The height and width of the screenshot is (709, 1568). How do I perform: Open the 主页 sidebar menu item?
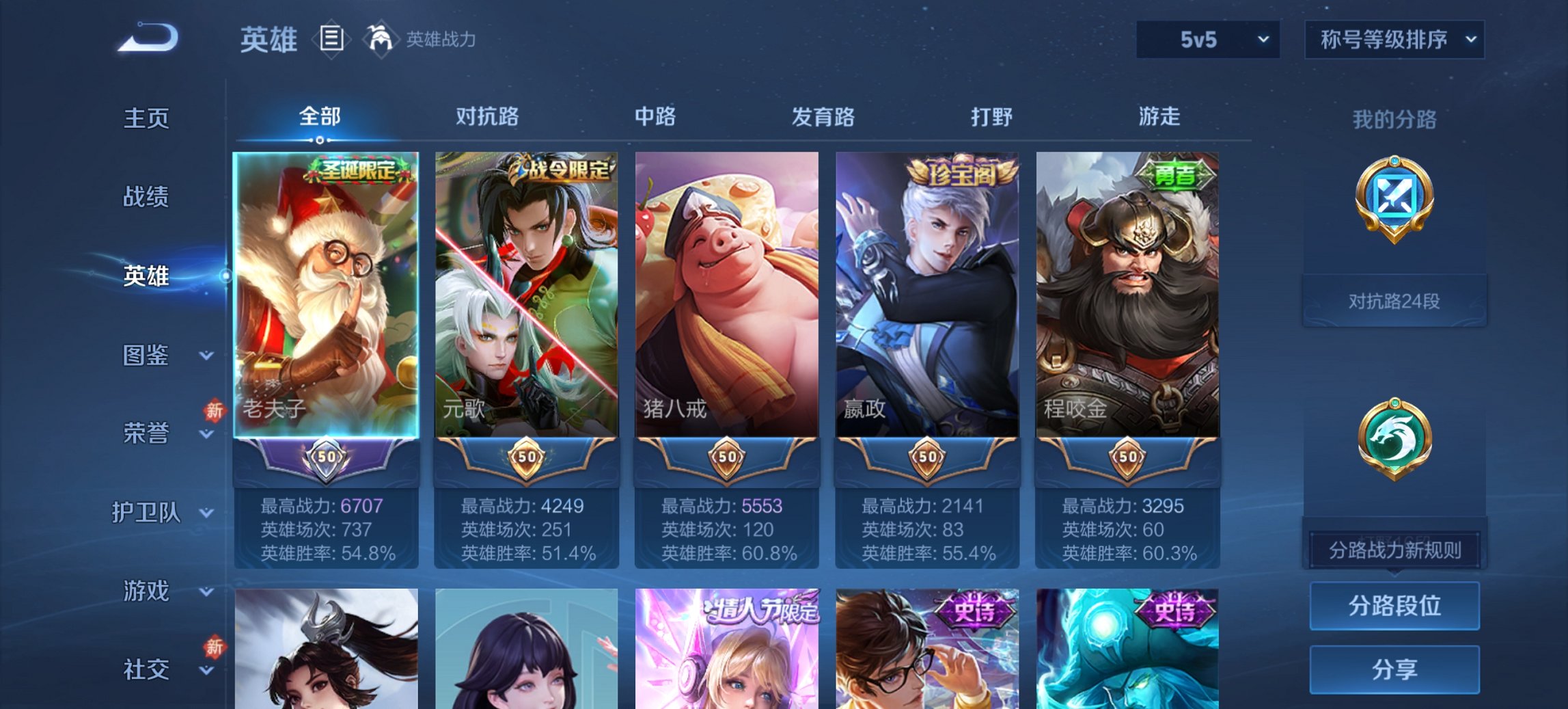click(x=145, y=118)
